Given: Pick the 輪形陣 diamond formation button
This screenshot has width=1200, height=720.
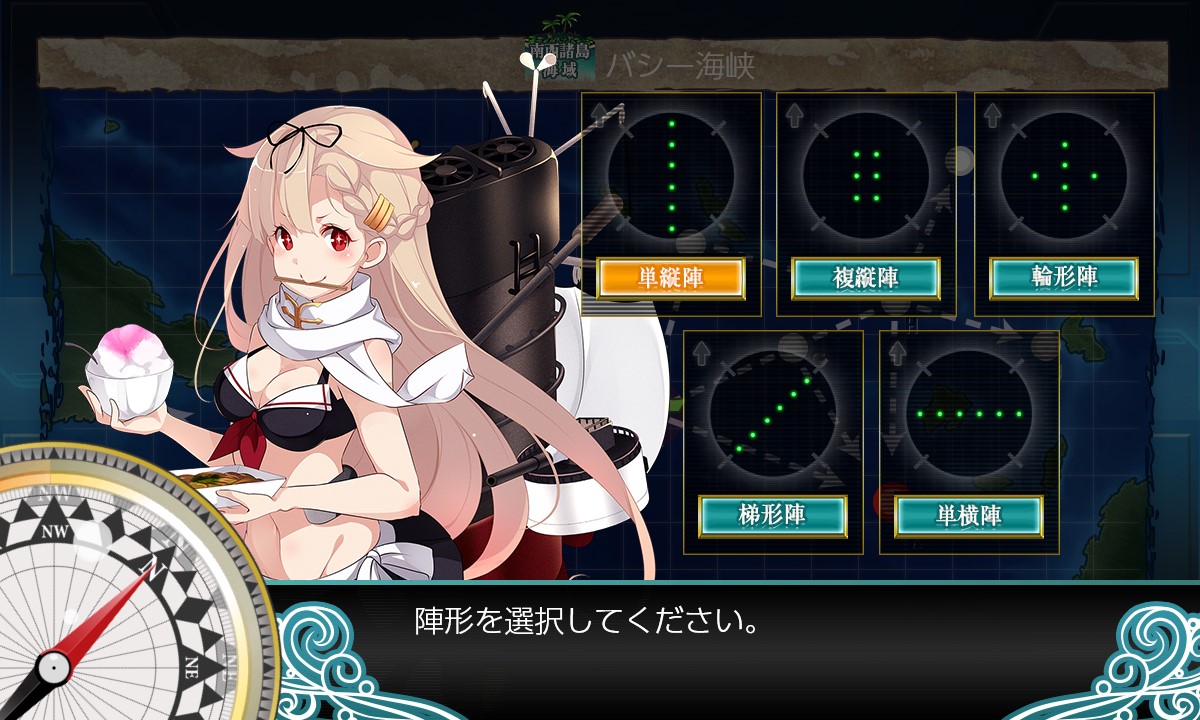Looking at the screenshot, I should (x=1064, y=279).
